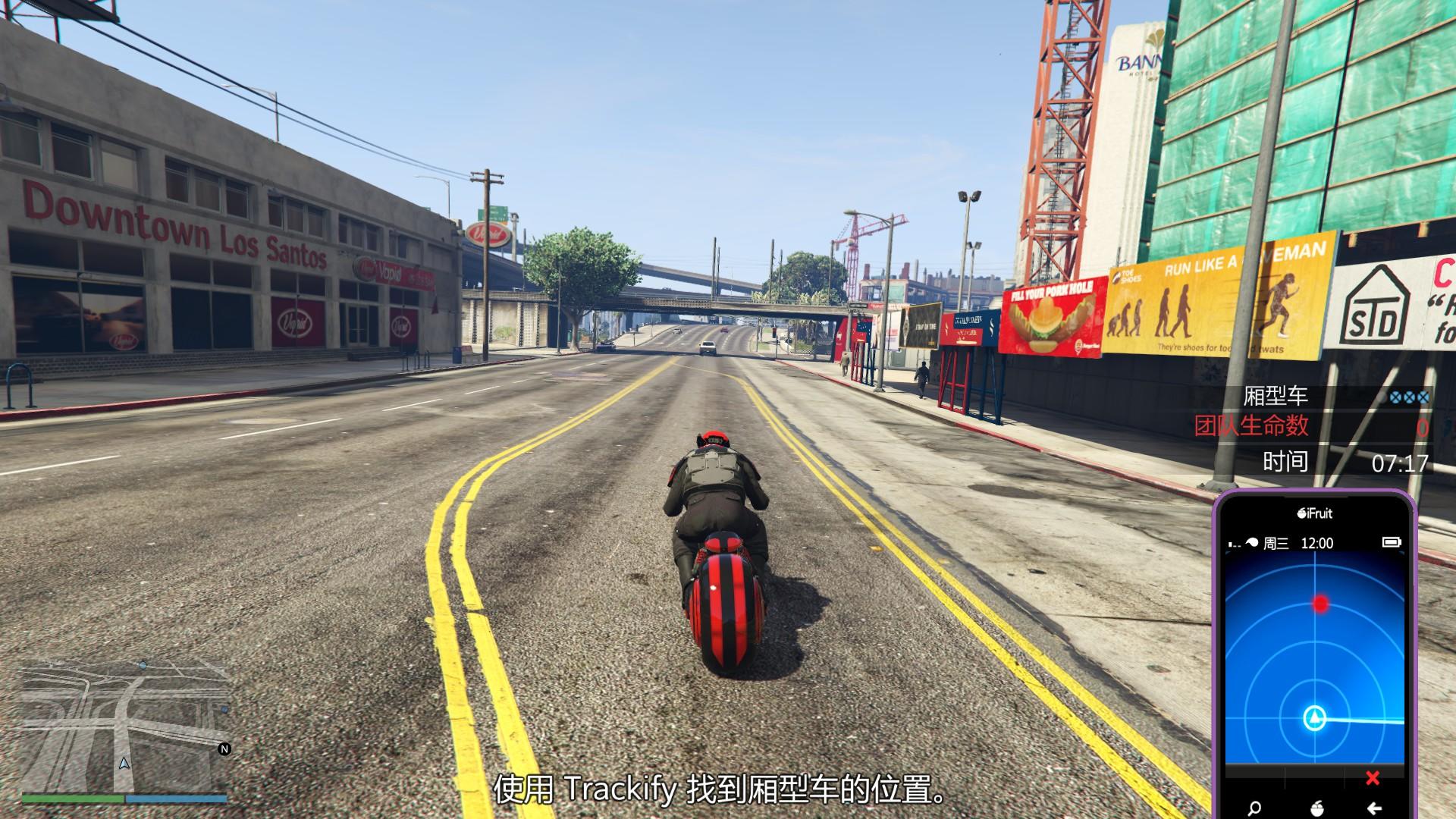Click the battery icon on the phone status bar

point(1392,542)
